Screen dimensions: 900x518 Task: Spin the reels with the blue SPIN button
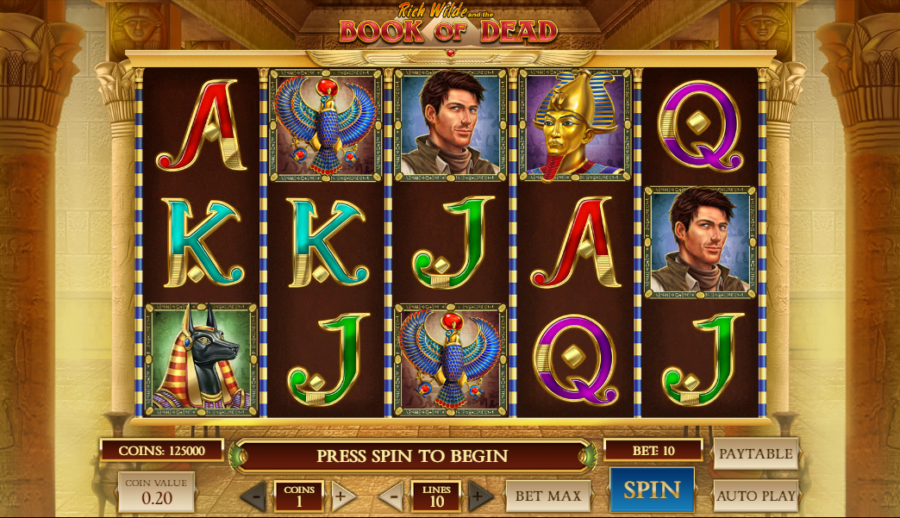pos(652,490)
